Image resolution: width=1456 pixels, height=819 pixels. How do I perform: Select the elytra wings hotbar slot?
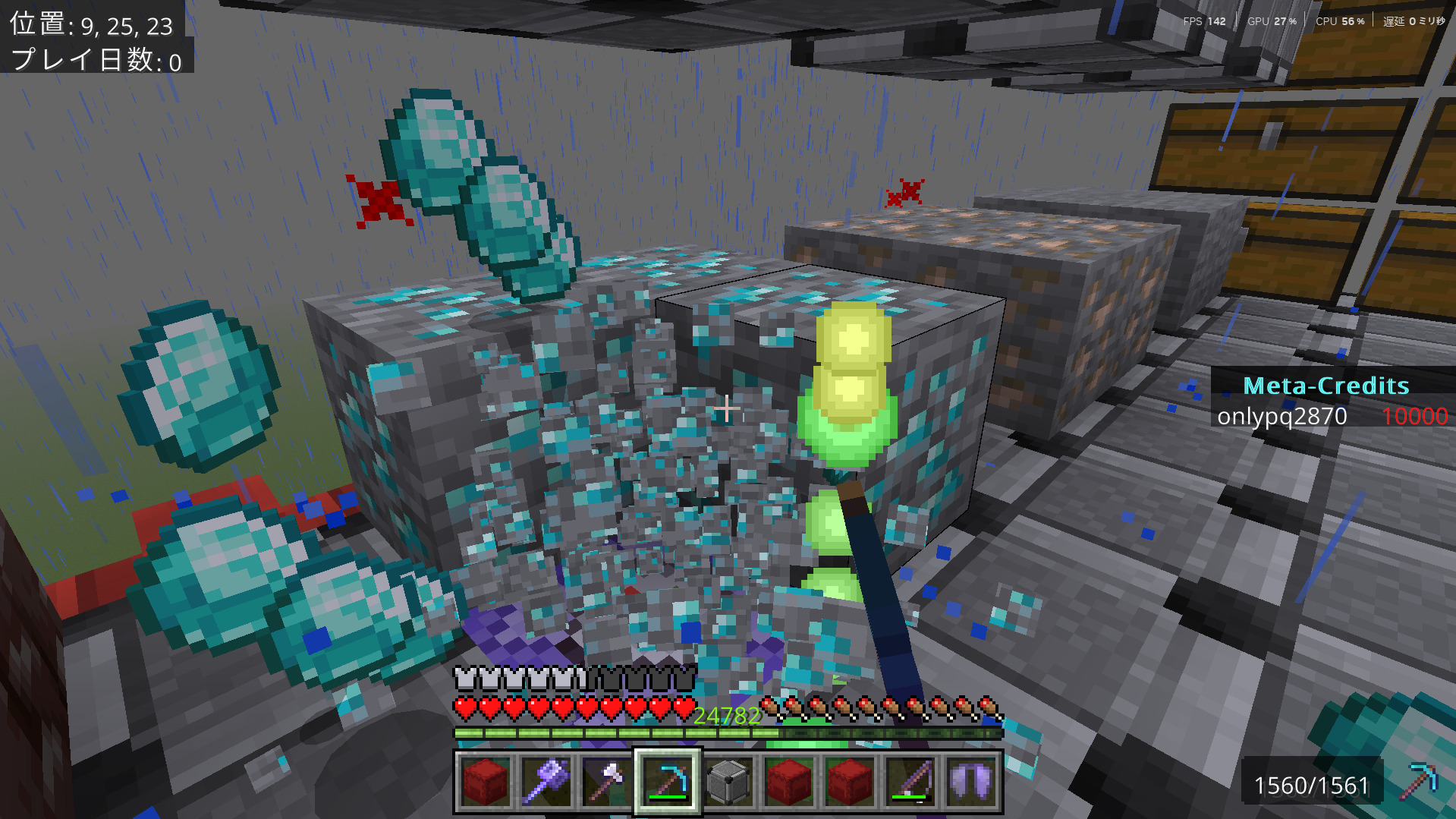tap(971, 781)
